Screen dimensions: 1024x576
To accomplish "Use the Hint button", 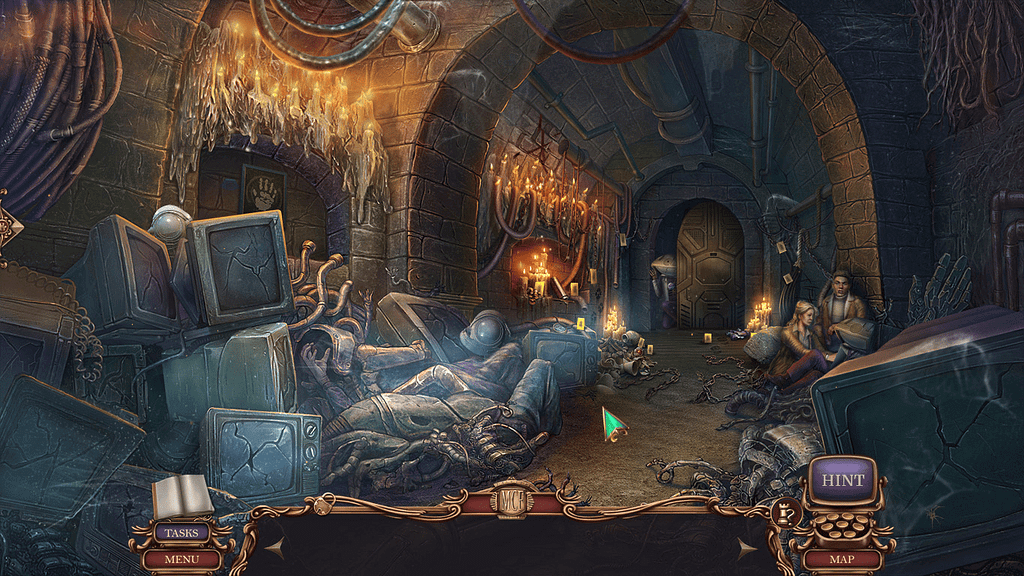I will tap(842, 480).
